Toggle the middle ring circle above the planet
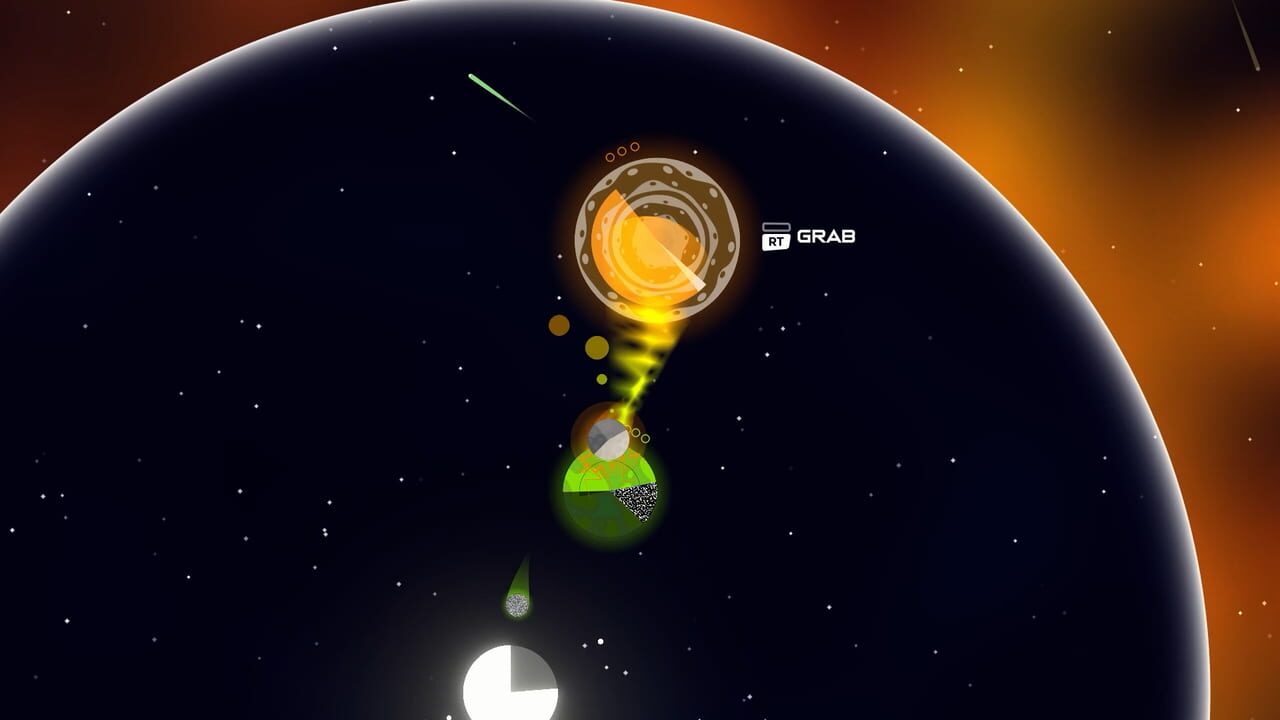This screenshot has width=1280, height=720. point(621,150)
